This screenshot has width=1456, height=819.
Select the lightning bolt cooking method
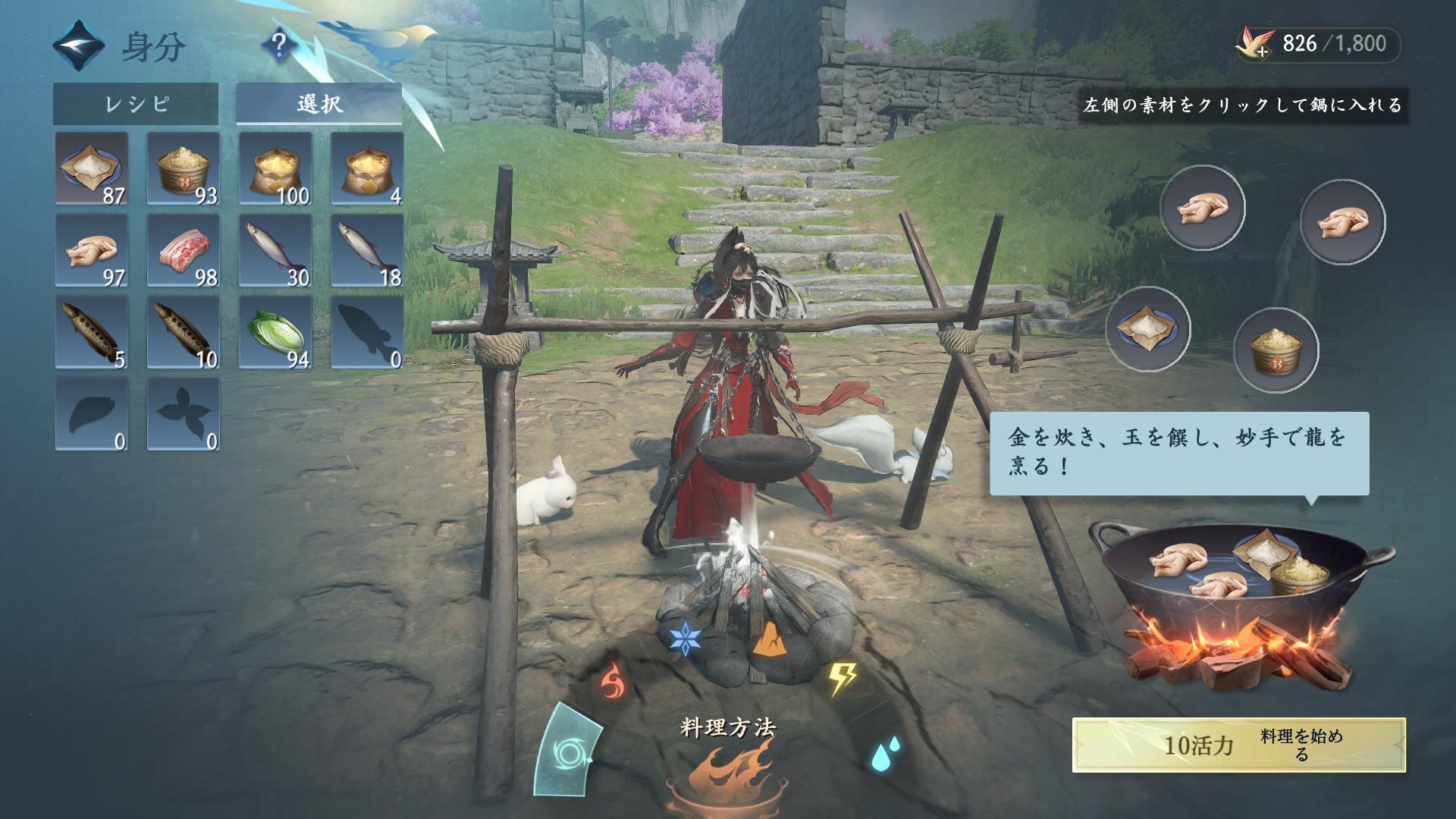click(x=840, y=679)
